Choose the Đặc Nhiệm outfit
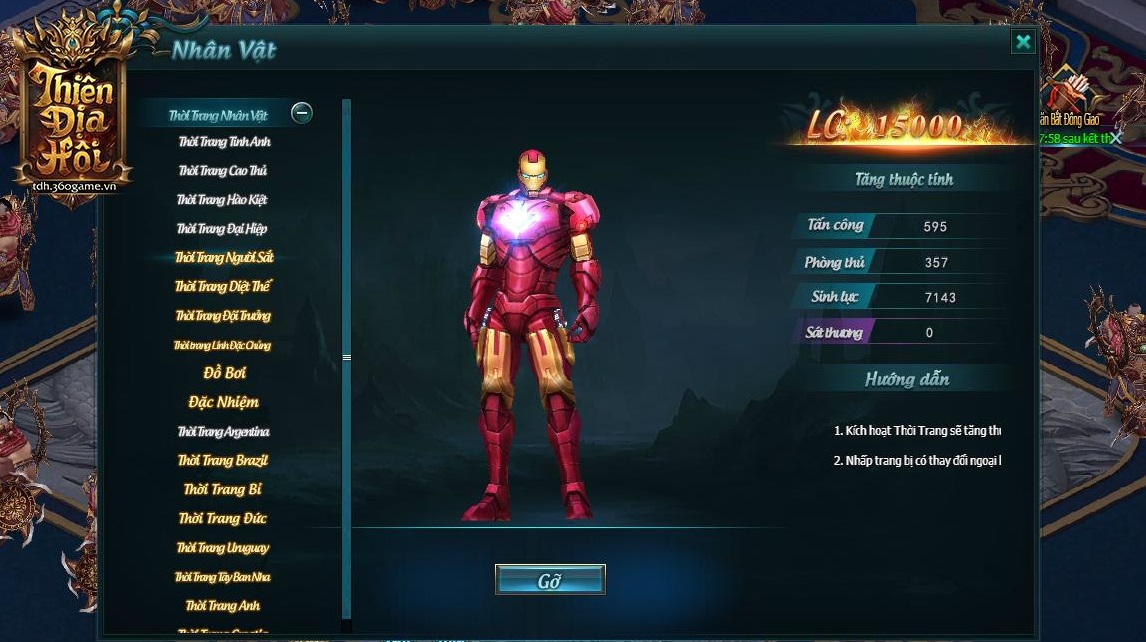This screenshot has height=642, width=1146. [223, 402]
